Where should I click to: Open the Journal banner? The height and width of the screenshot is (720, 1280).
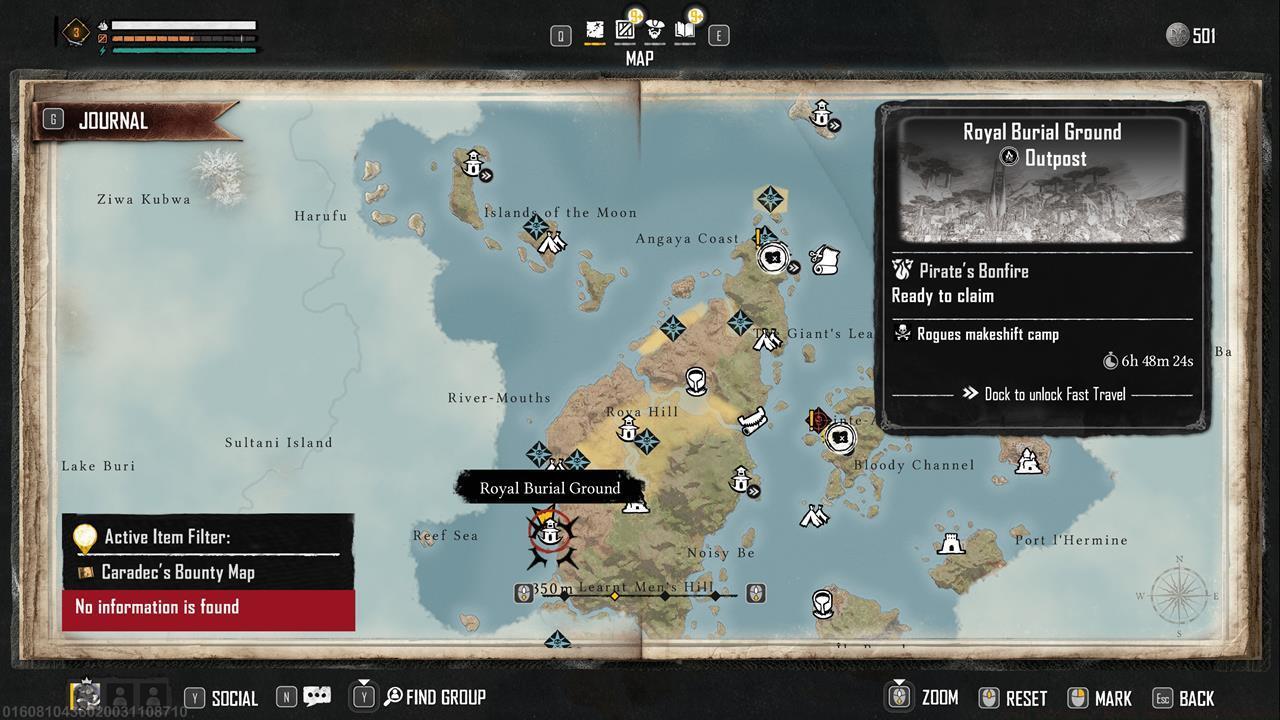point(137,120)
